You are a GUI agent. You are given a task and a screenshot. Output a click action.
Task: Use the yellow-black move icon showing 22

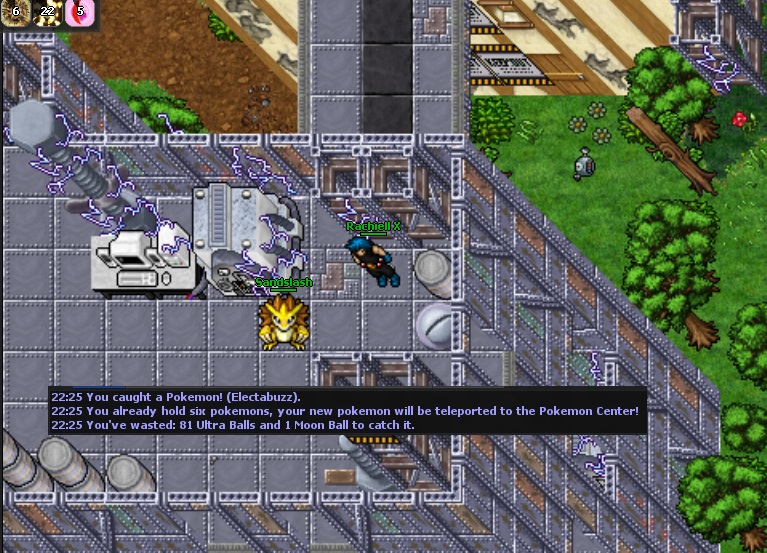point(47,12)
